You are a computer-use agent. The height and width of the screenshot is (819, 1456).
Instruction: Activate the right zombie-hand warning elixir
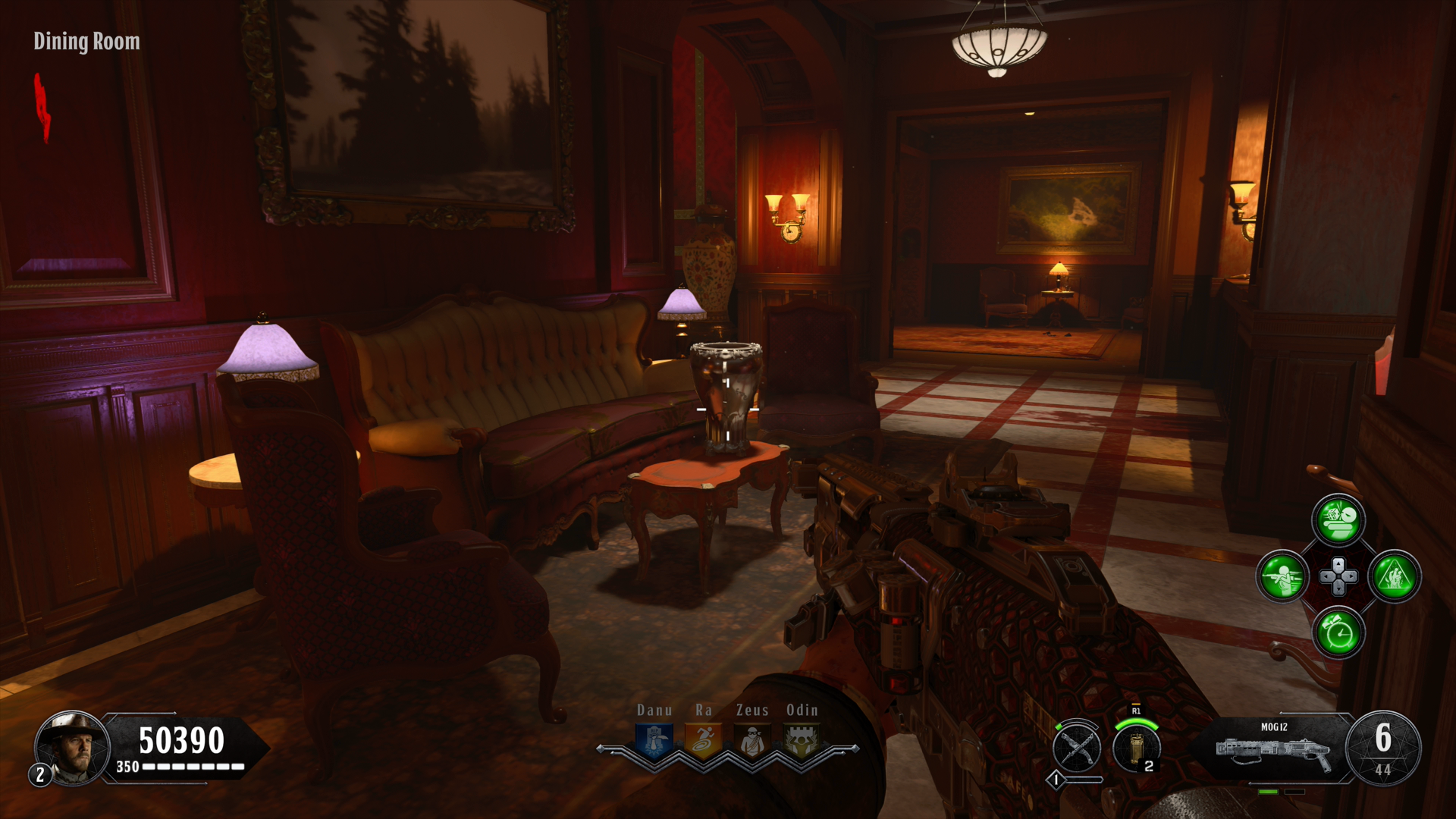click(1395, 576)
